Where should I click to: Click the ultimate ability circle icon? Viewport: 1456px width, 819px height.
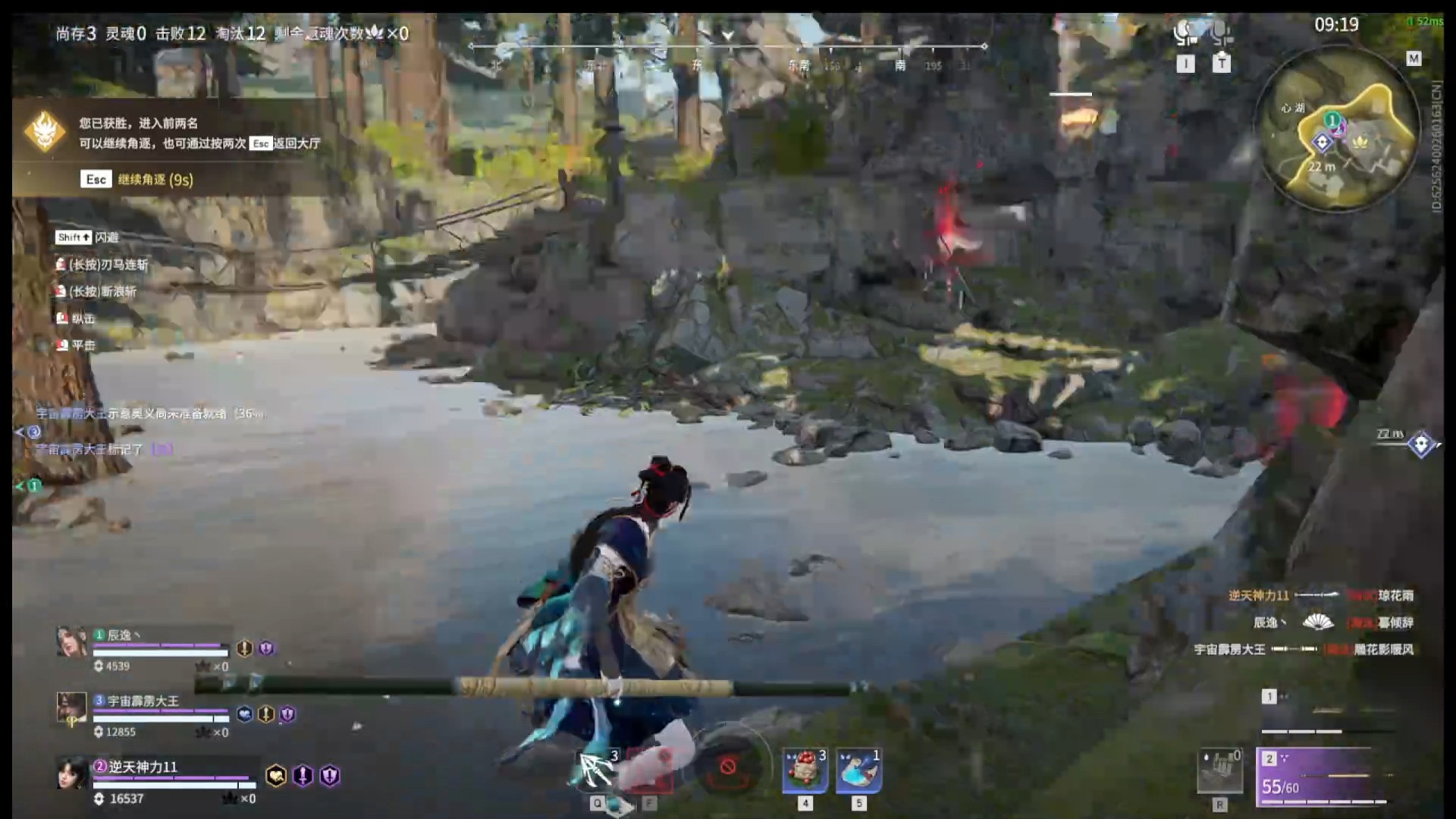pyautogui.click(x=727, y=767)
